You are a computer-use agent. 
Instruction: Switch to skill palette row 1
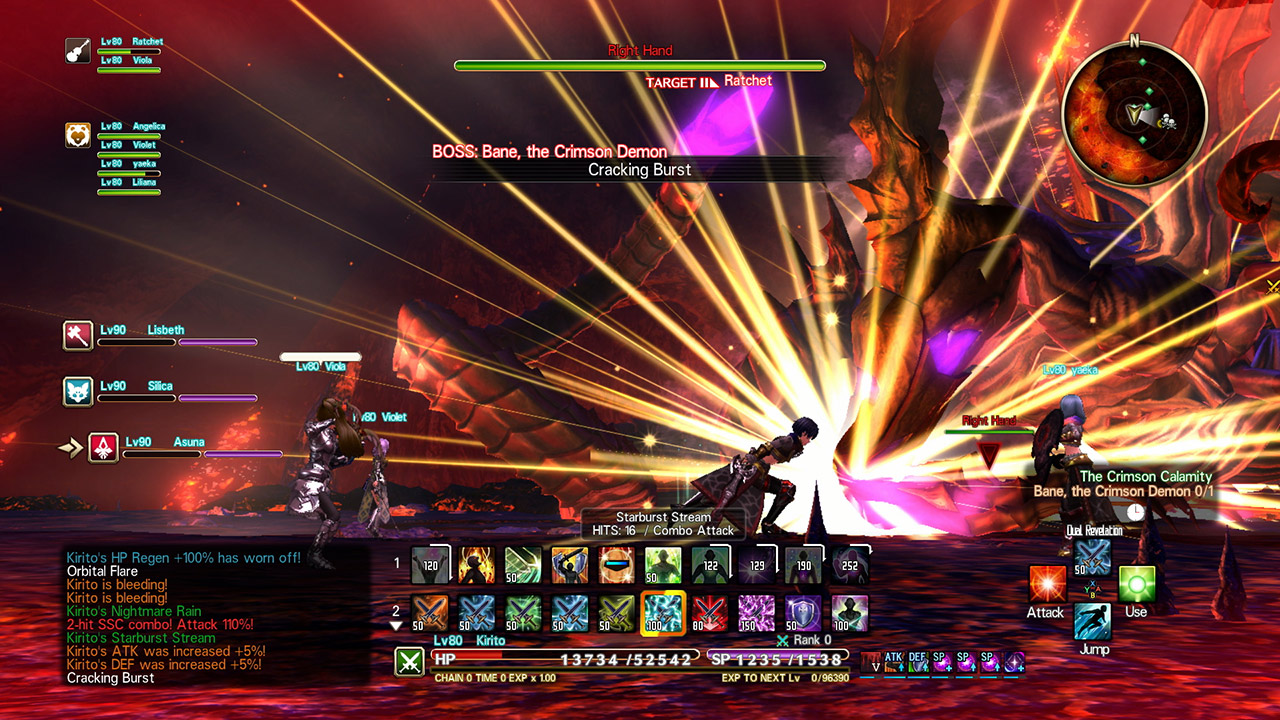(x=399, y=561)
